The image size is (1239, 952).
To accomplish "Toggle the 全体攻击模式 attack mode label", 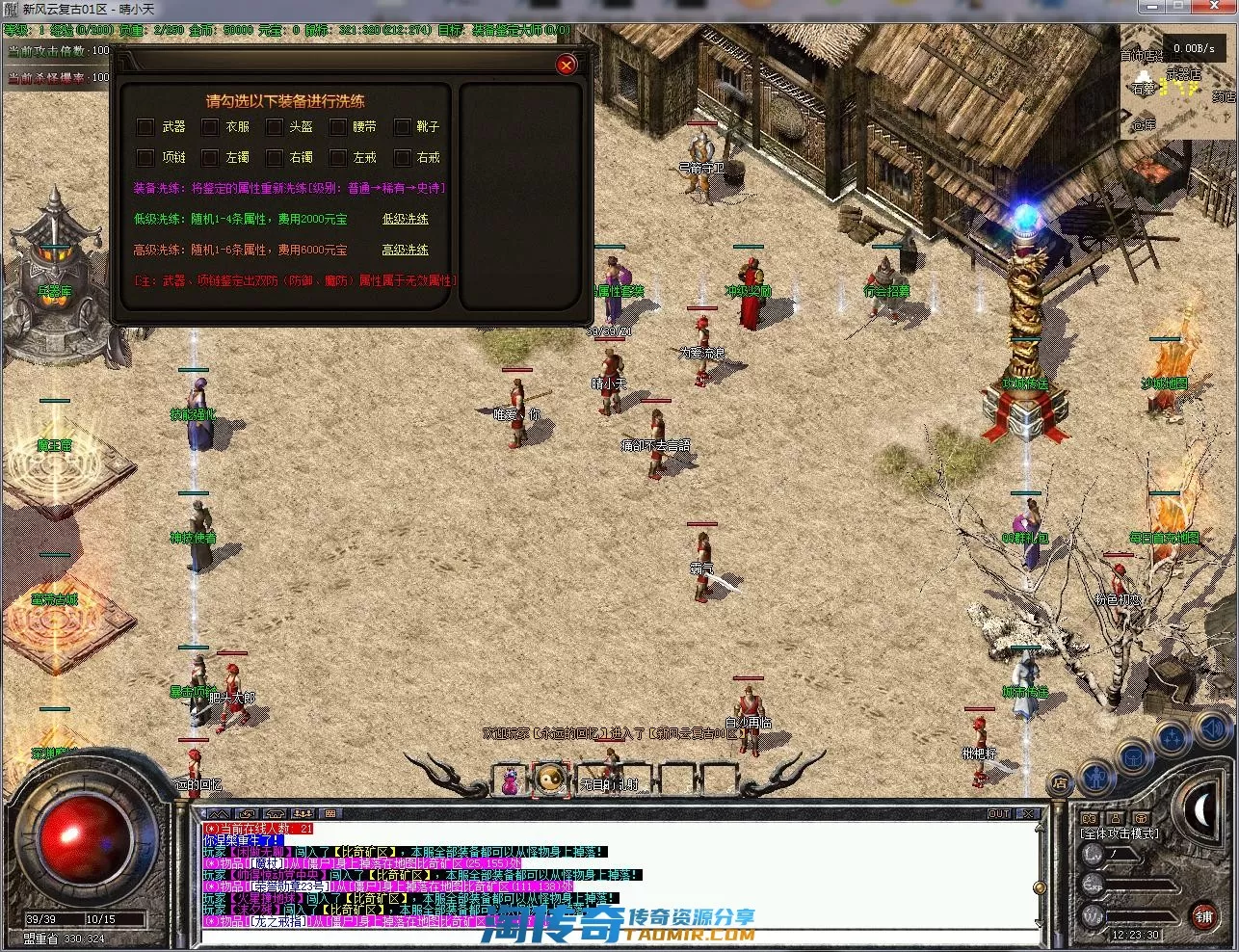I will point(1120,833).
